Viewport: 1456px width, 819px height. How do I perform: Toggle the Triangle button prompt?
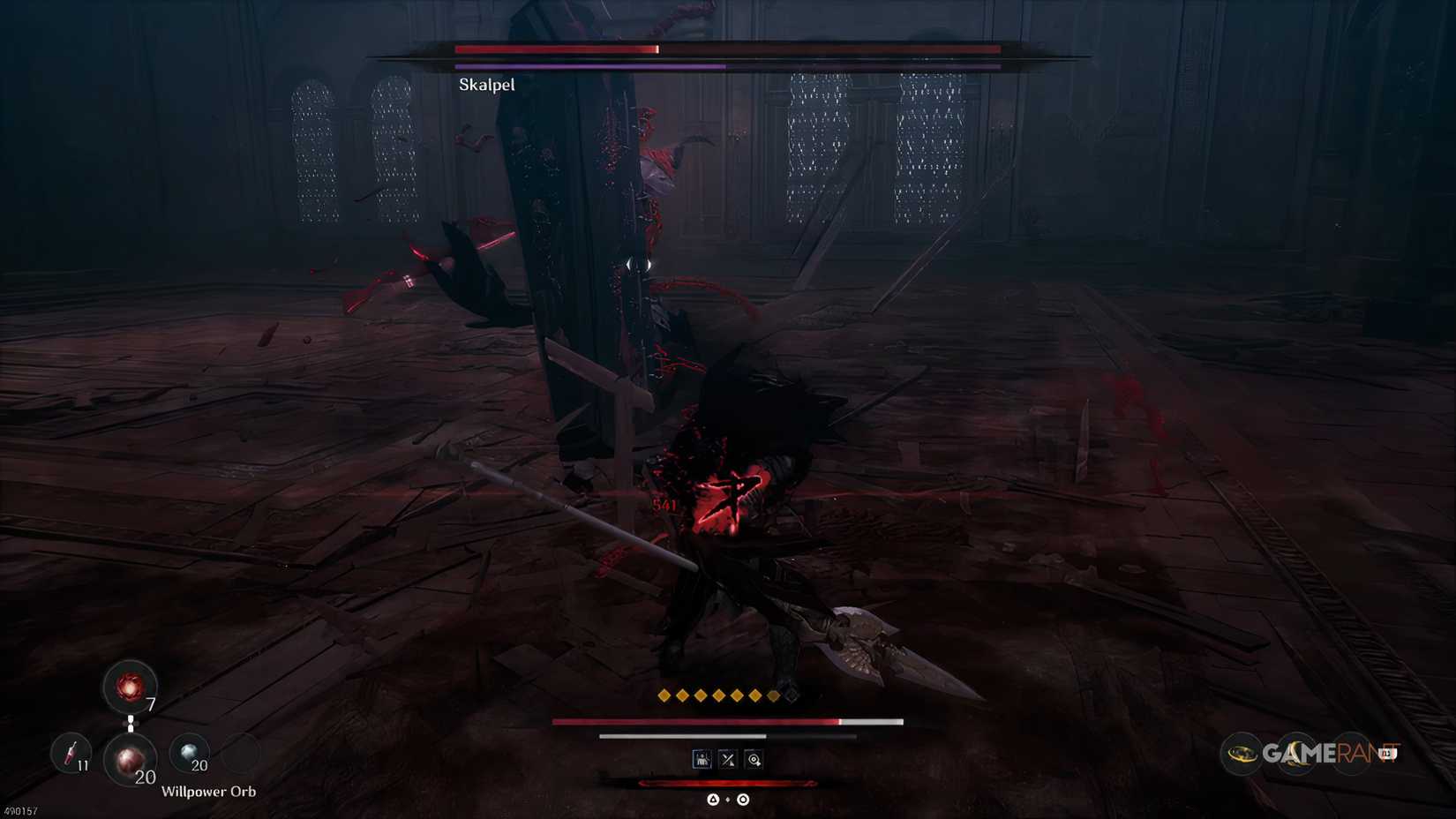point(713,799)
